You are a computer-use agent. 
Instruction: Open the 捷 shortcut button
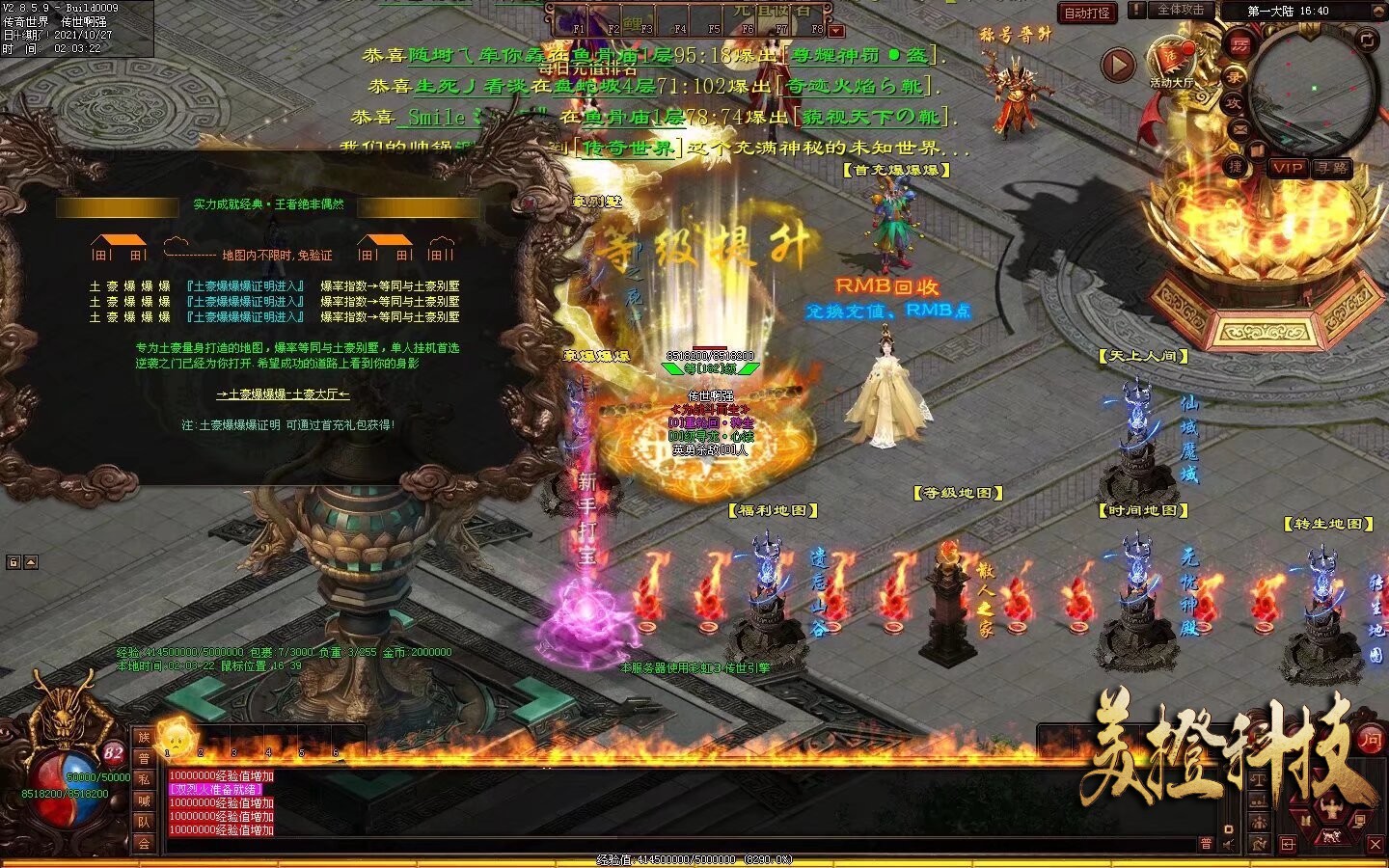tap(1236, 166)
